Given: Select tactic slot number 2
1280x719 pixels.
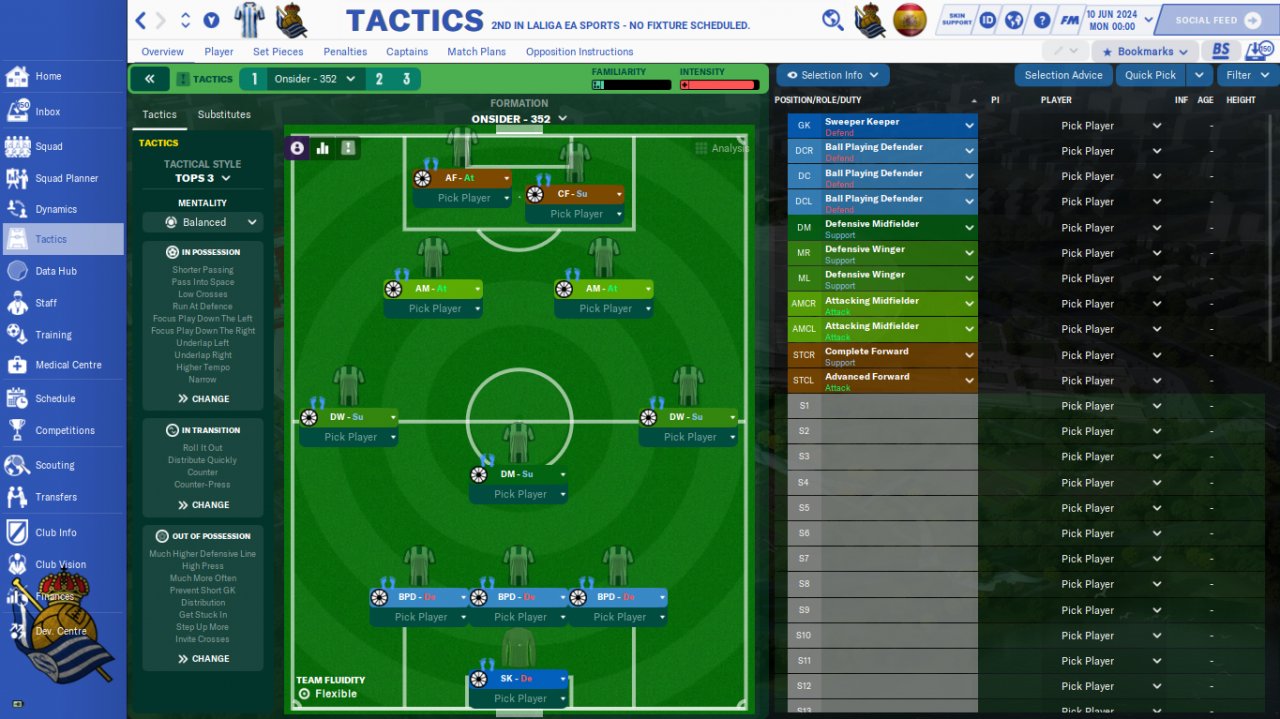Looking at the screenshot, I should (379, 79).
